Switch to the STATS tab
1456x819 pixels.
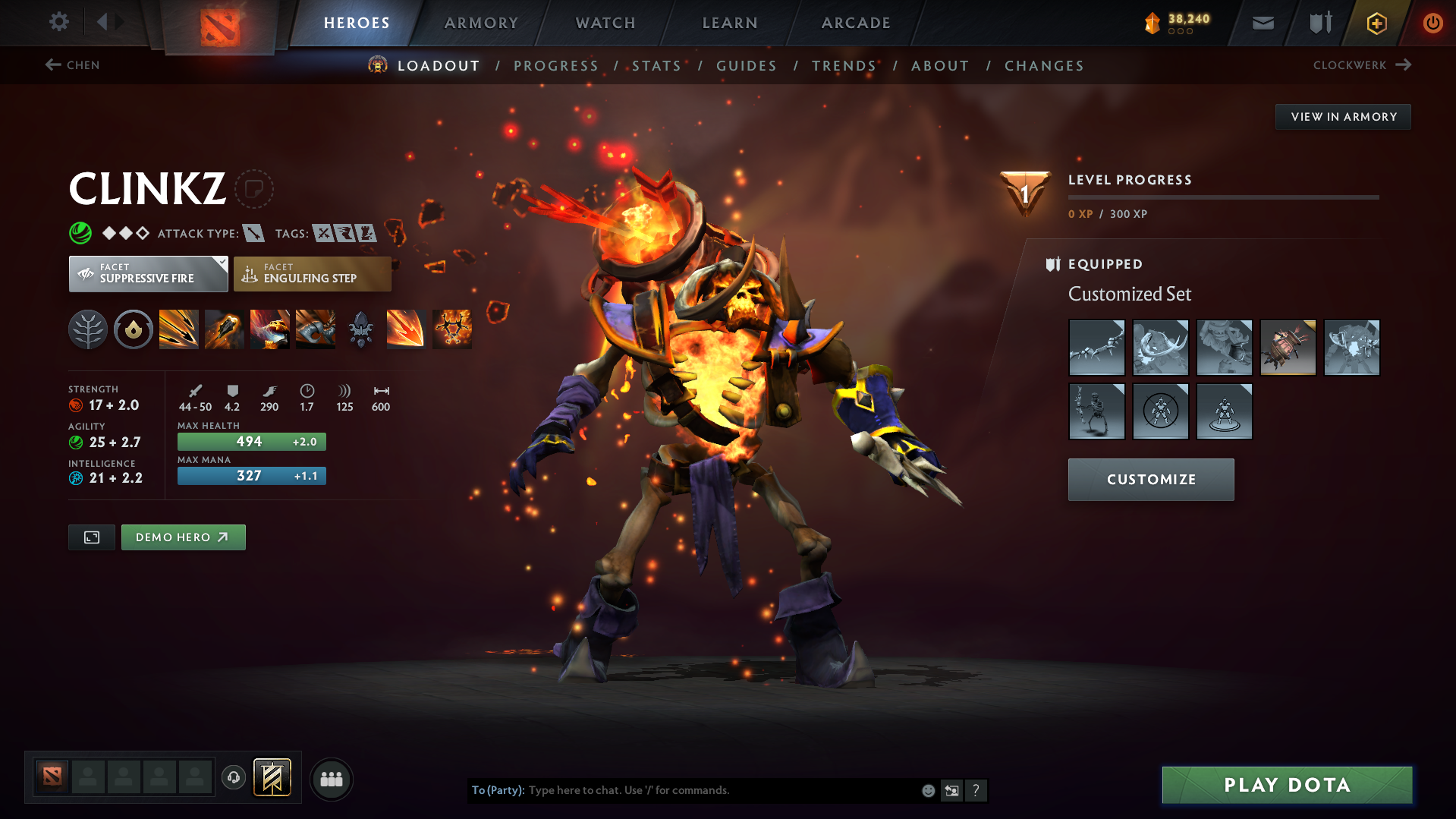pyautogui.click(x=657, y=66)
